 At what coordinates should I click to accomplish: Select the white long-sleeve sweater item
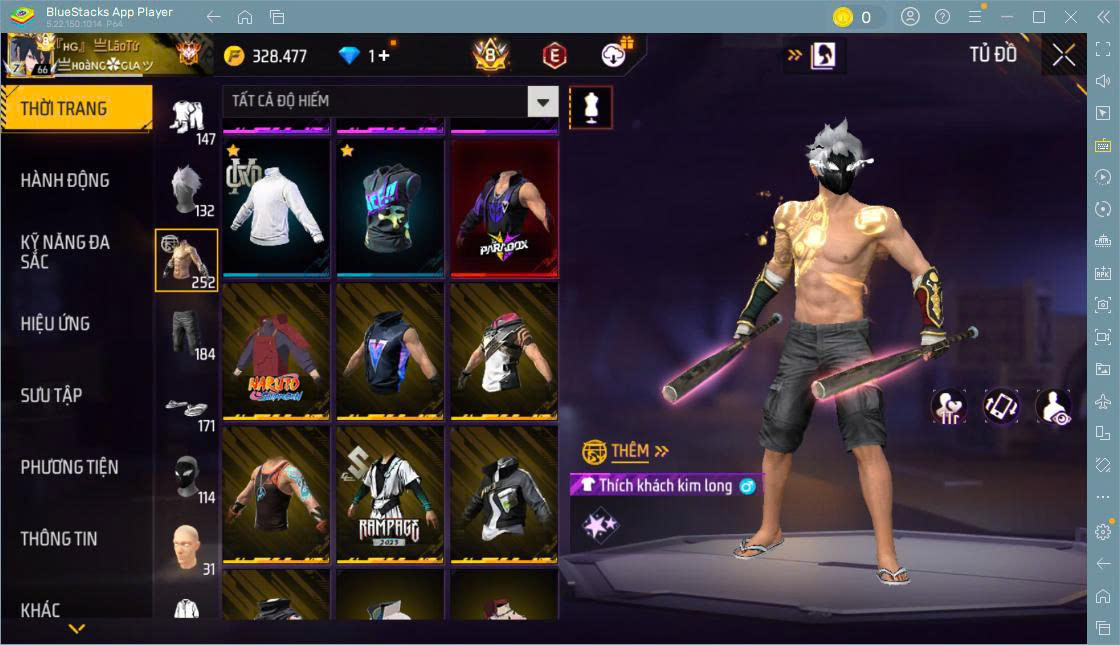pyautogui.click(x=276, y=207)
